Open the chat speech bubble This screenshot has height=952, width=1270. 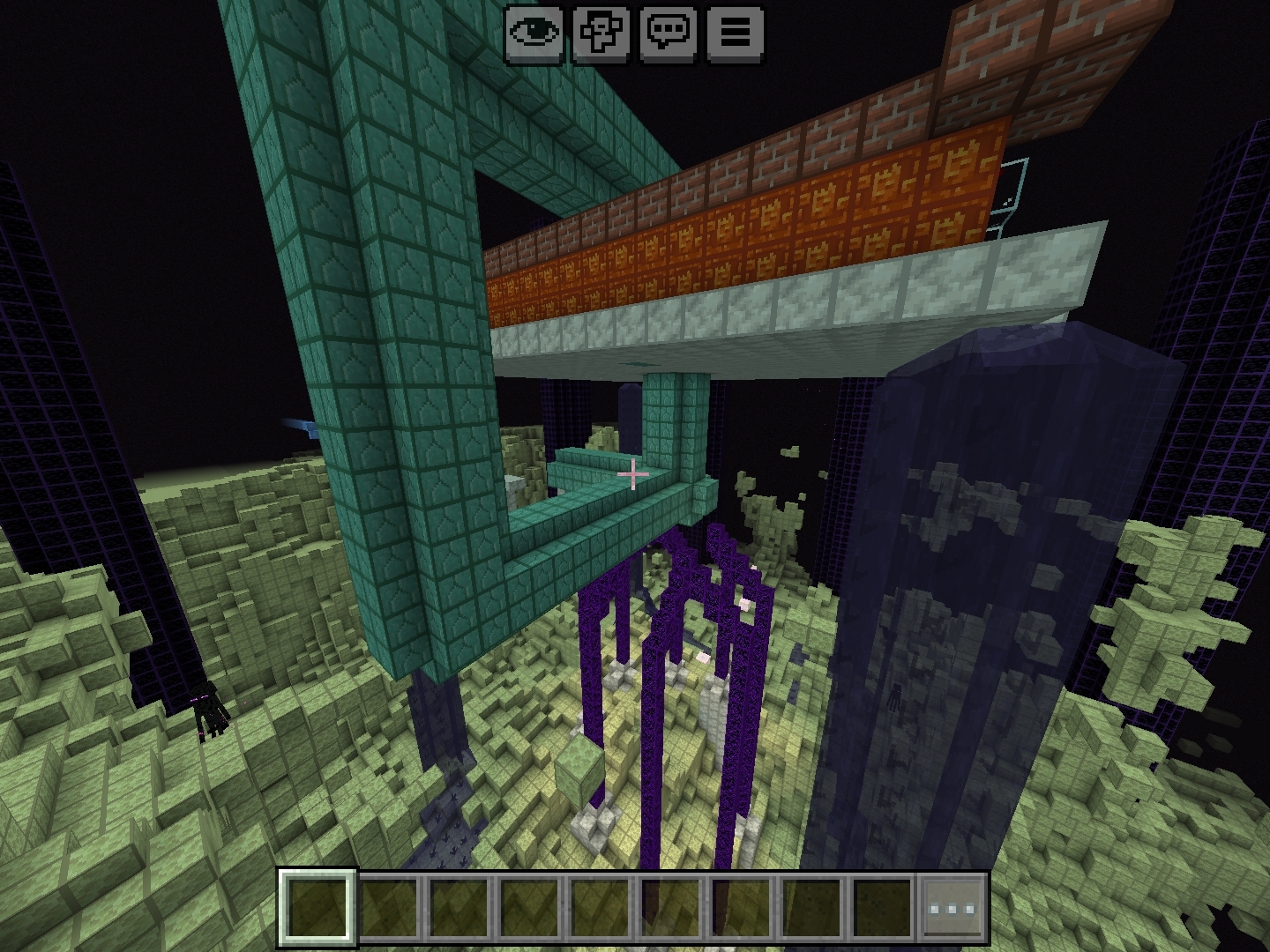[x=669, y=33]
